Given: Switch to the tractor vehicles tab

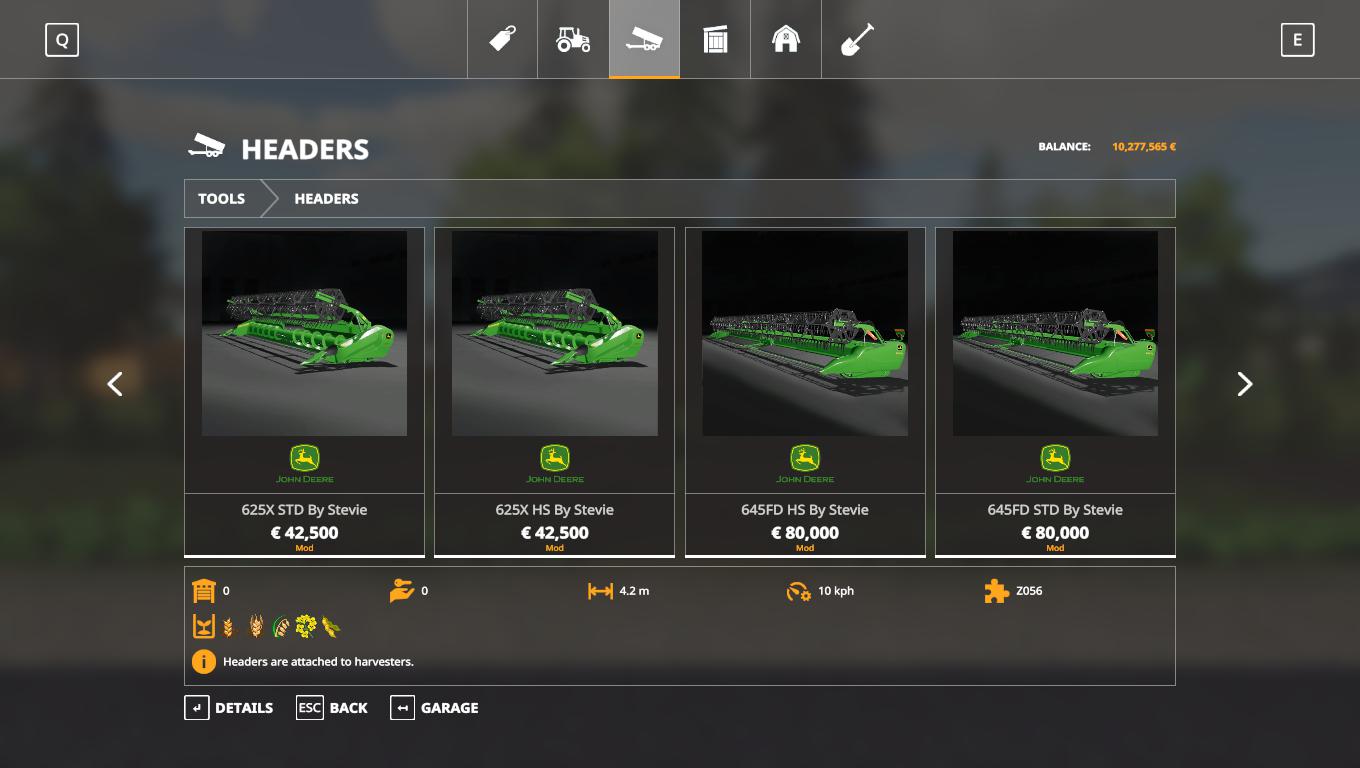Looking at the screenshot, I should pos(573,39).
